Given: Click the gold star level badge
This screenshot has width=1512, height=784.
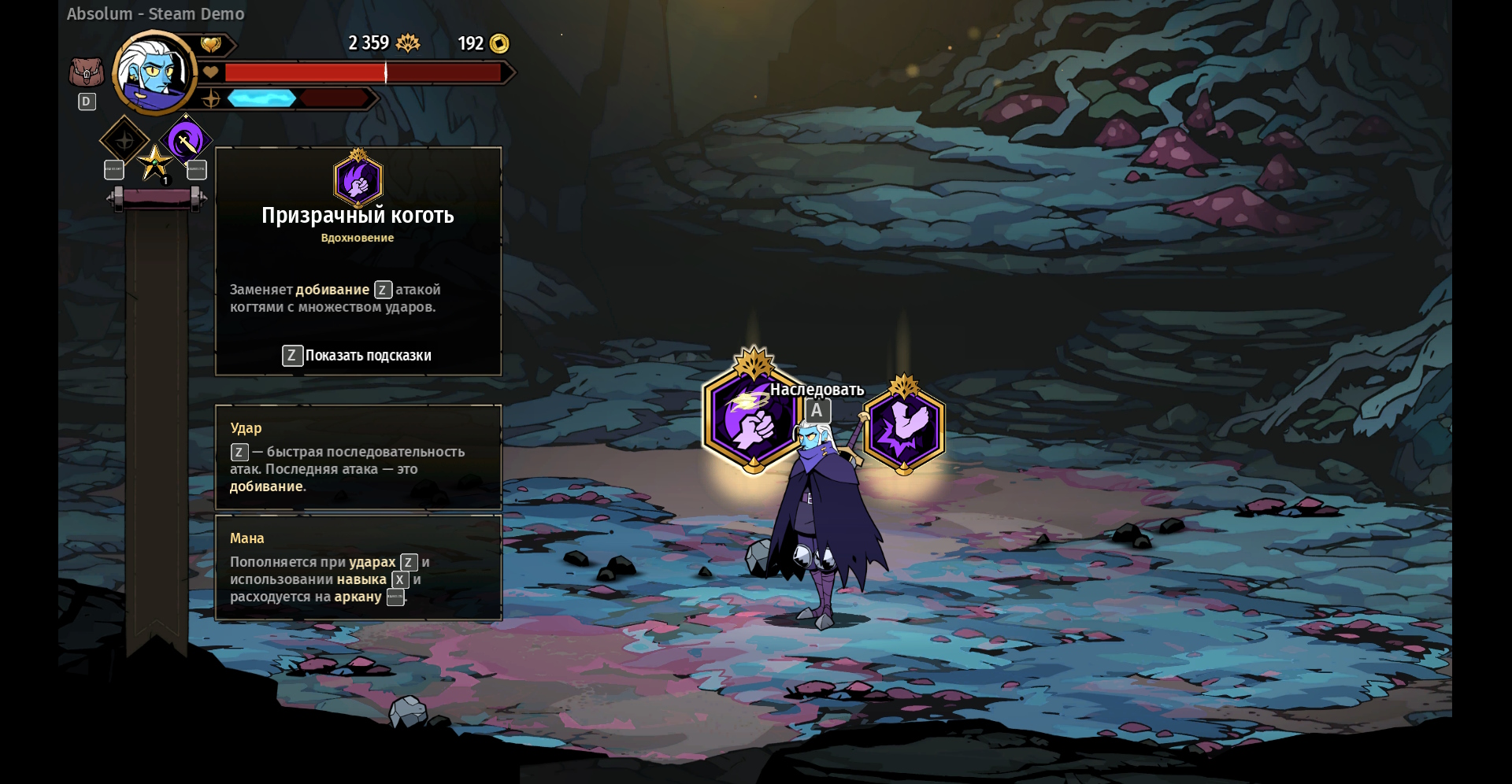Looking at the screenshot, I should click(154, 164).
